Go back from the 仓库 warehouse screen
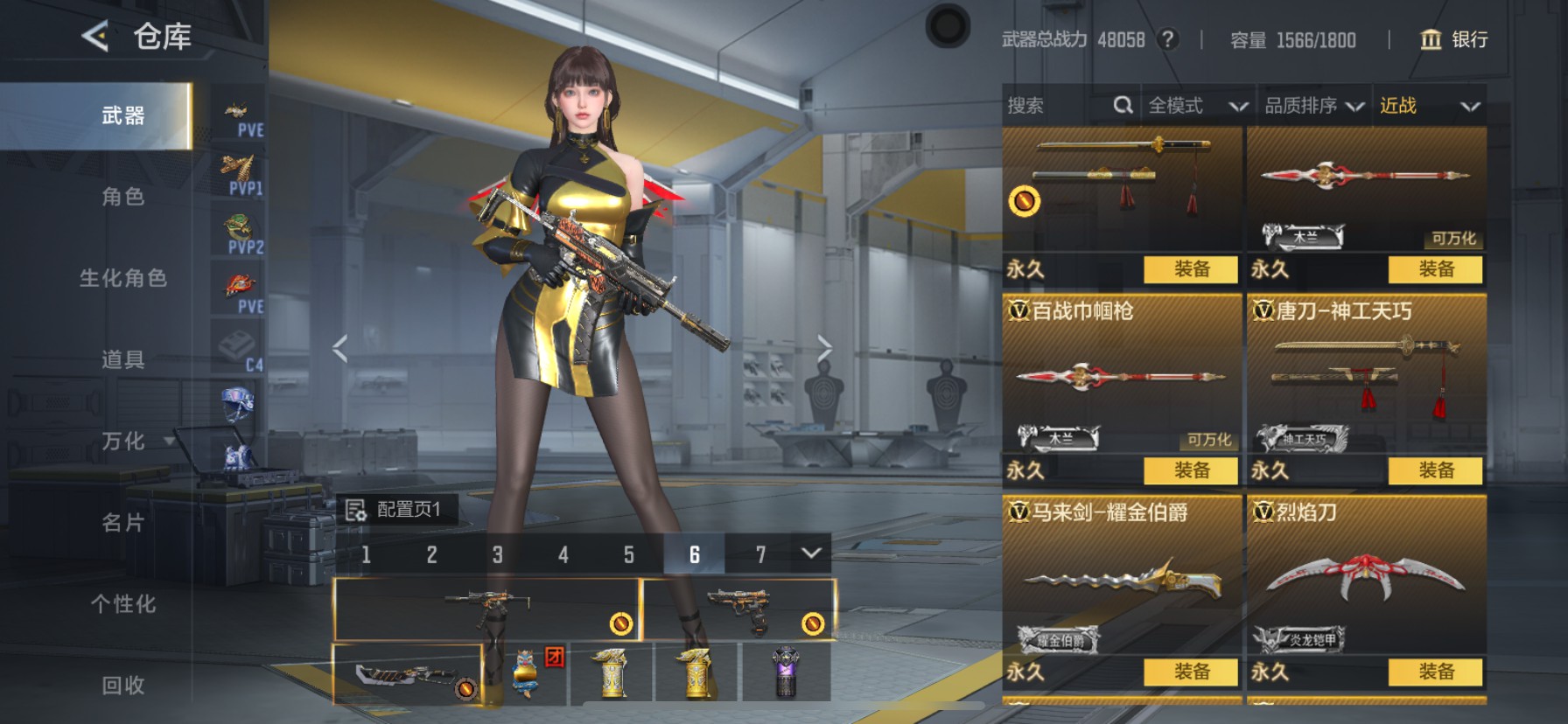Screen dimensions: 1568x724 pos(94,37)
